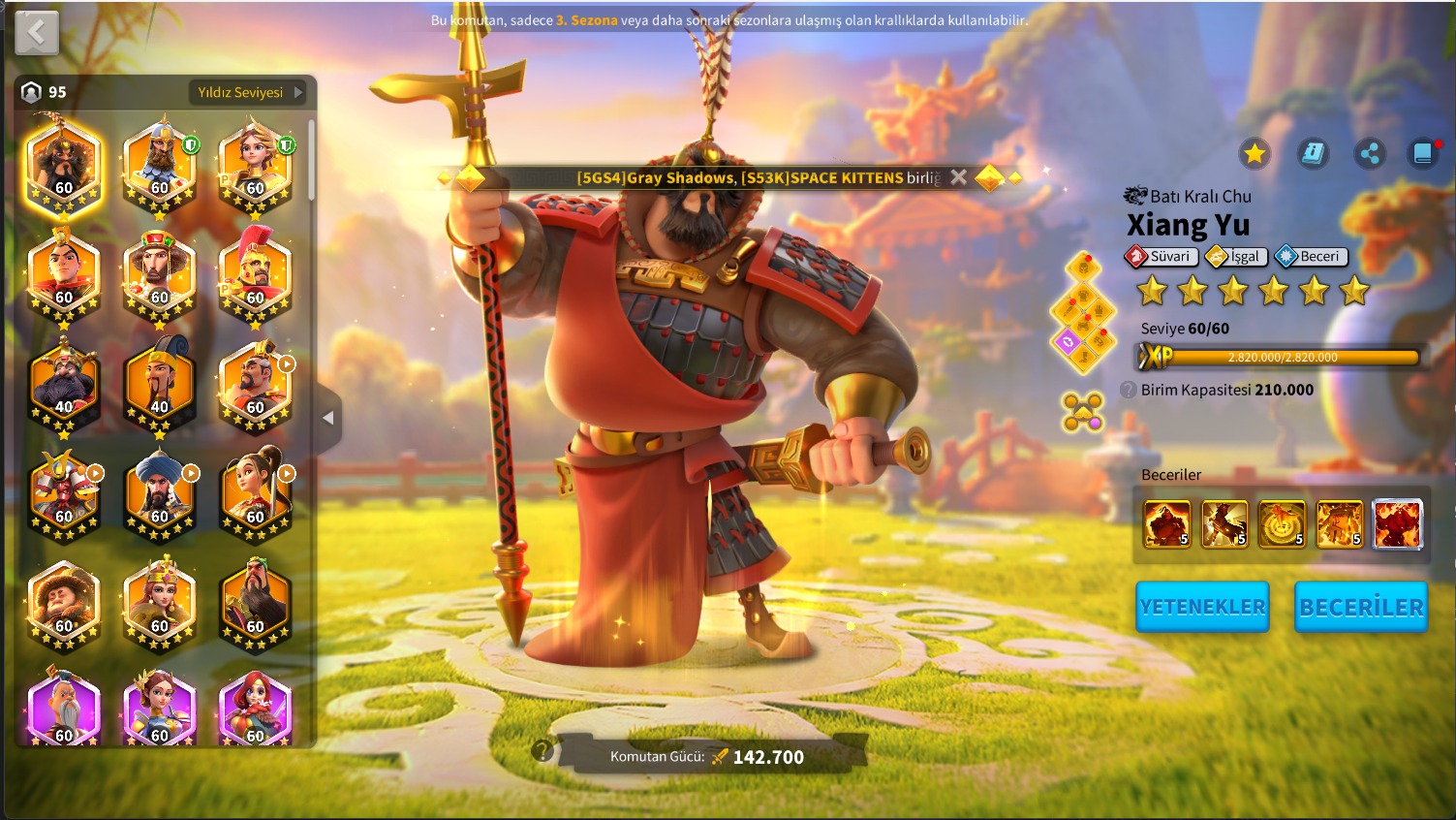This screenshot has height=820, width=1456.
Task: Dismiss the alliance notification banner
Action: coord(958,177)
